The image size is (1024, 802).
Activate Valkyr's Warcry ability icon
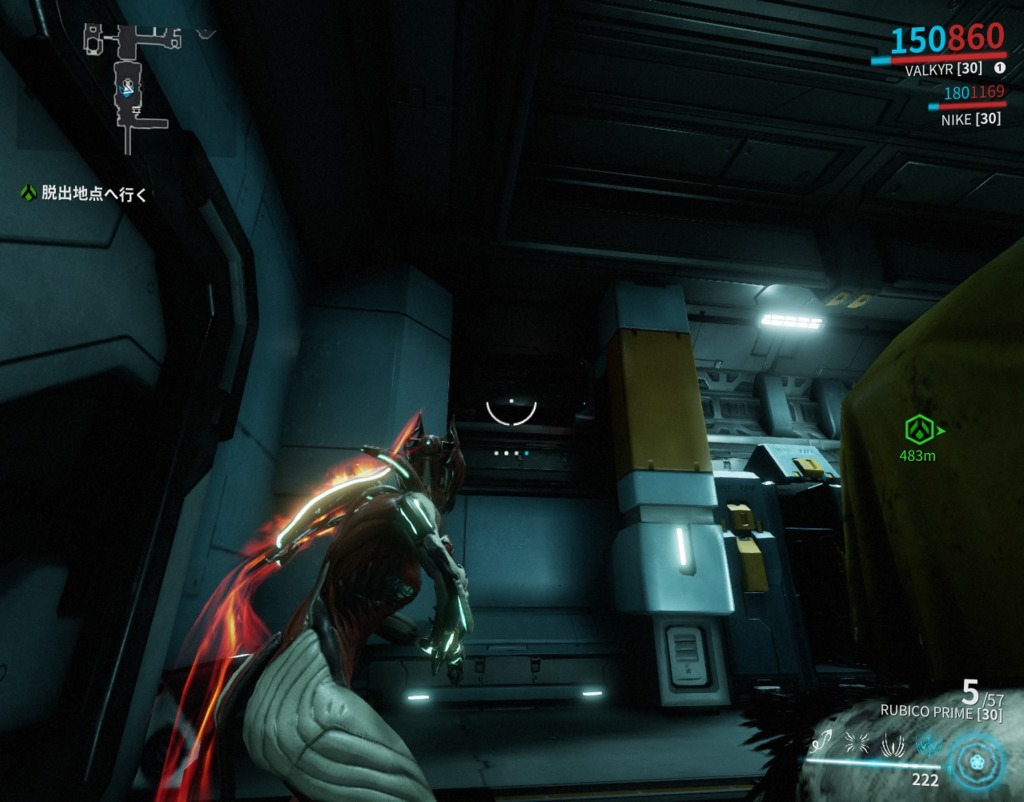coord(859,743)
